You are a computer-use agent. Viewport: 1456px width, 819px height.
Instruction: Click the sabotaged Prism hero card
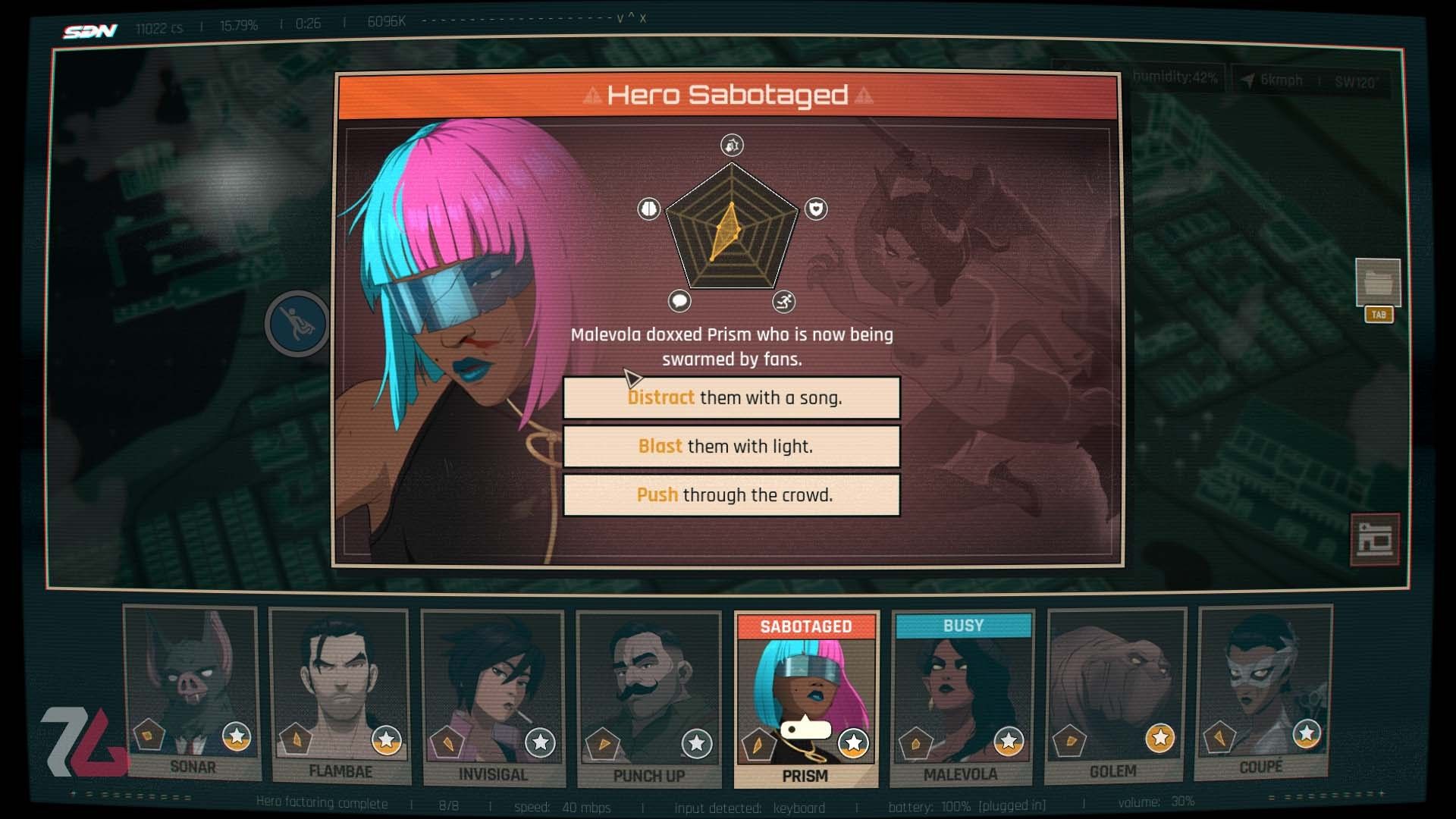click(x=805, y=698)
